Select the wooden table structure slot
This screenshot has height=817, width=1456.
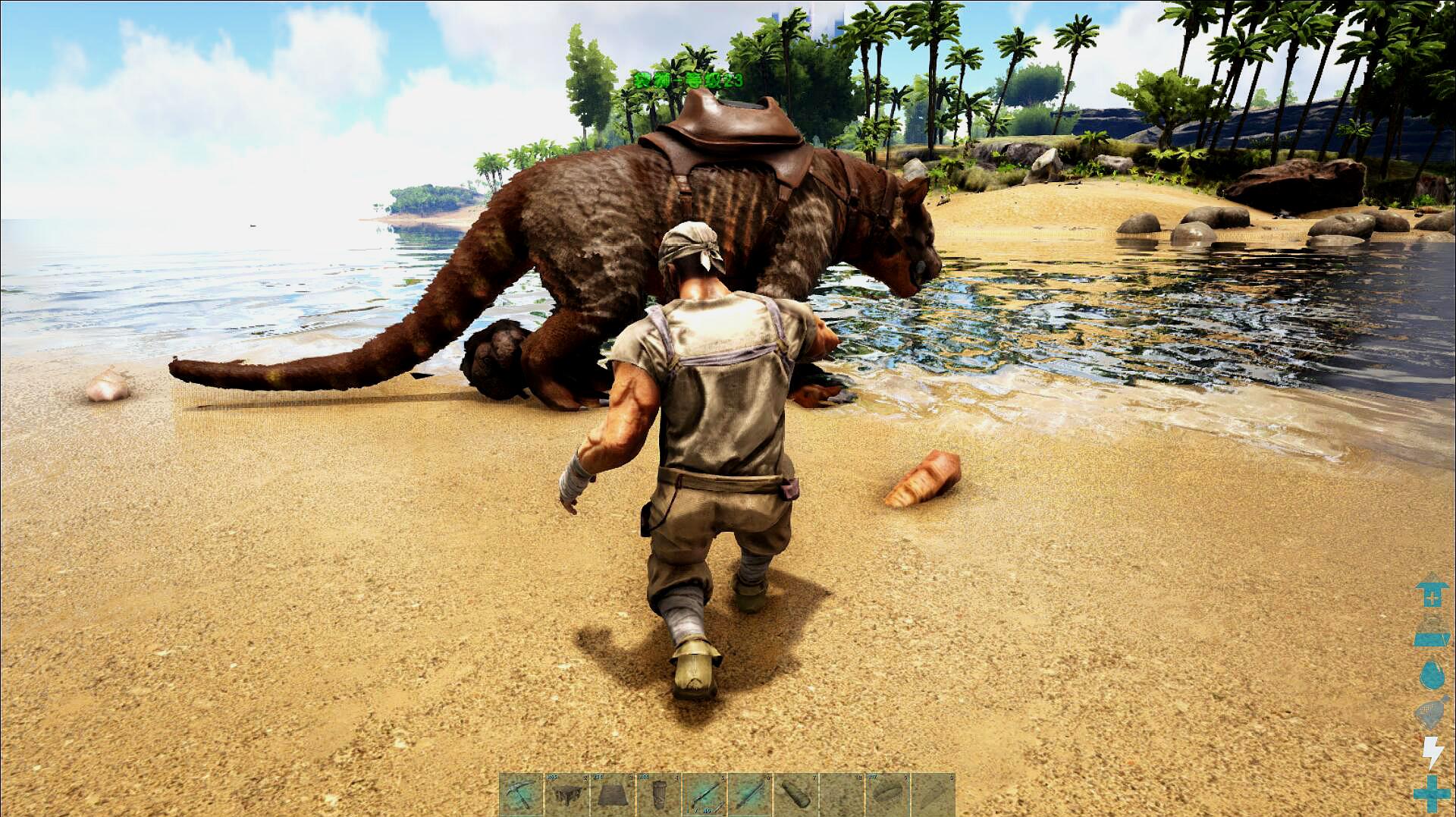pyautogui.click(x=567, y=794)
